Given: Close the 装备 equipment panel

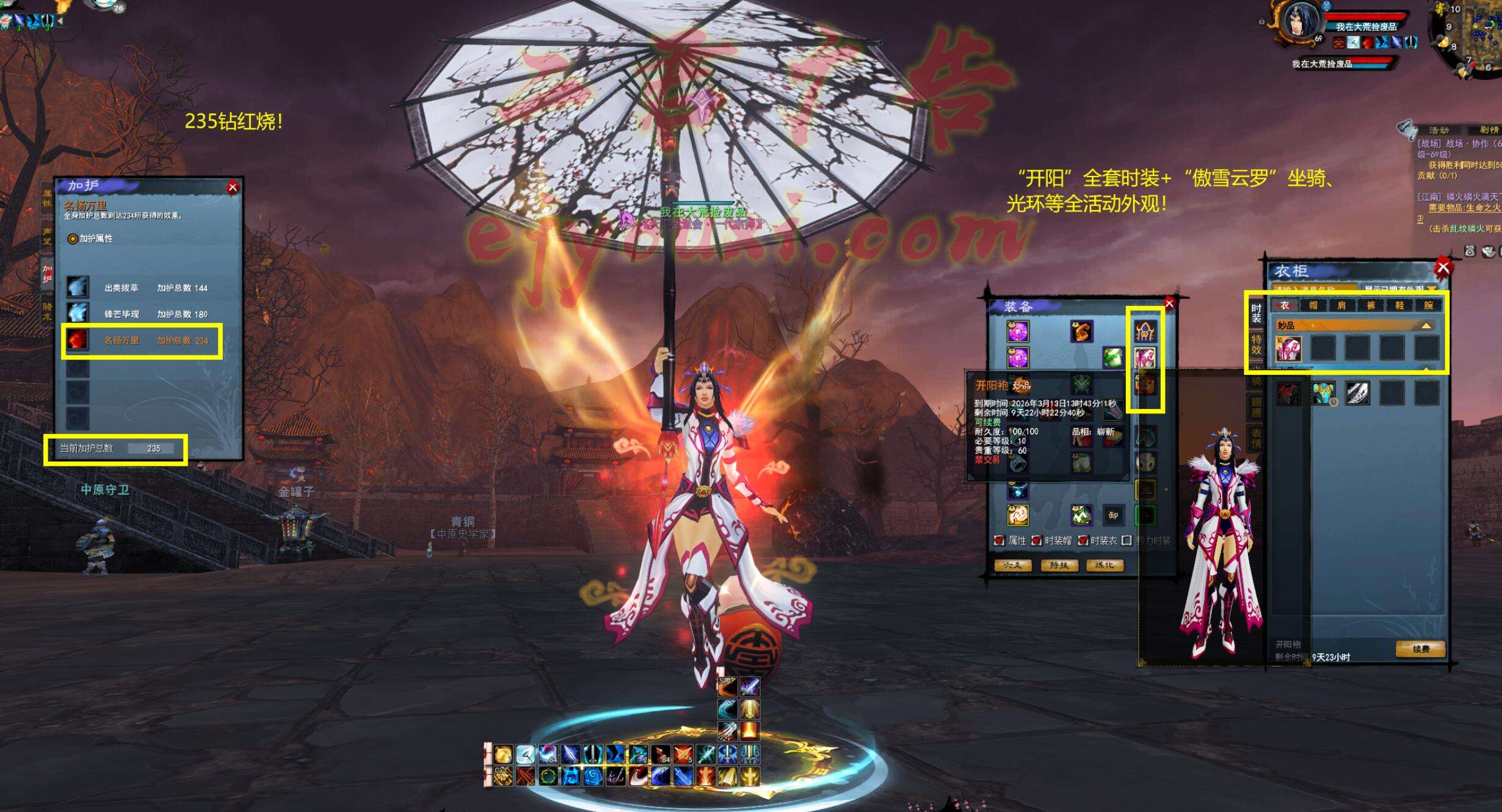Looking at the screenshot, I should click(1169, 303).
